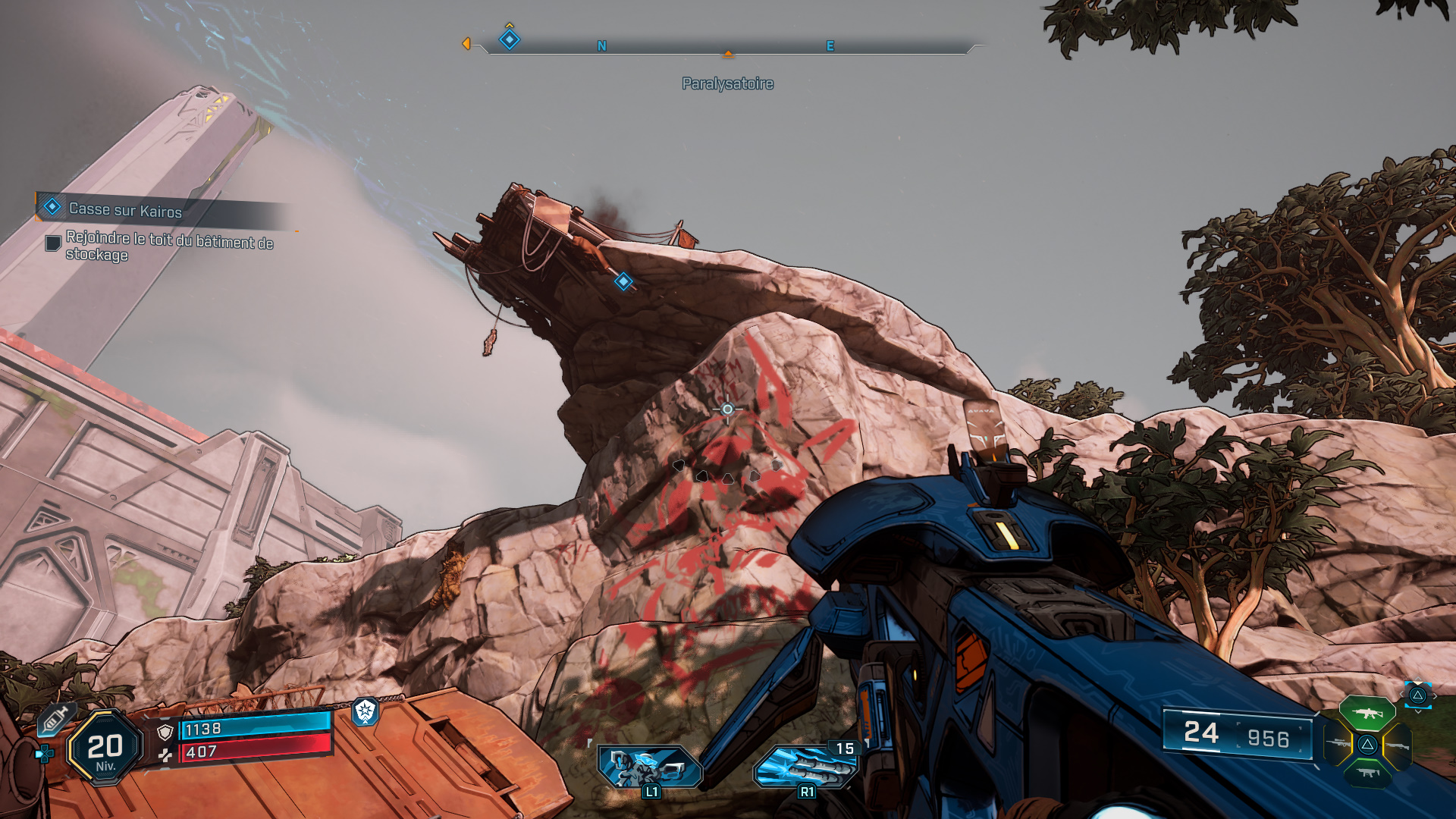Open the level 20 character badge
The height and width of the screenshot is (819, 1456).
(105, 748)
